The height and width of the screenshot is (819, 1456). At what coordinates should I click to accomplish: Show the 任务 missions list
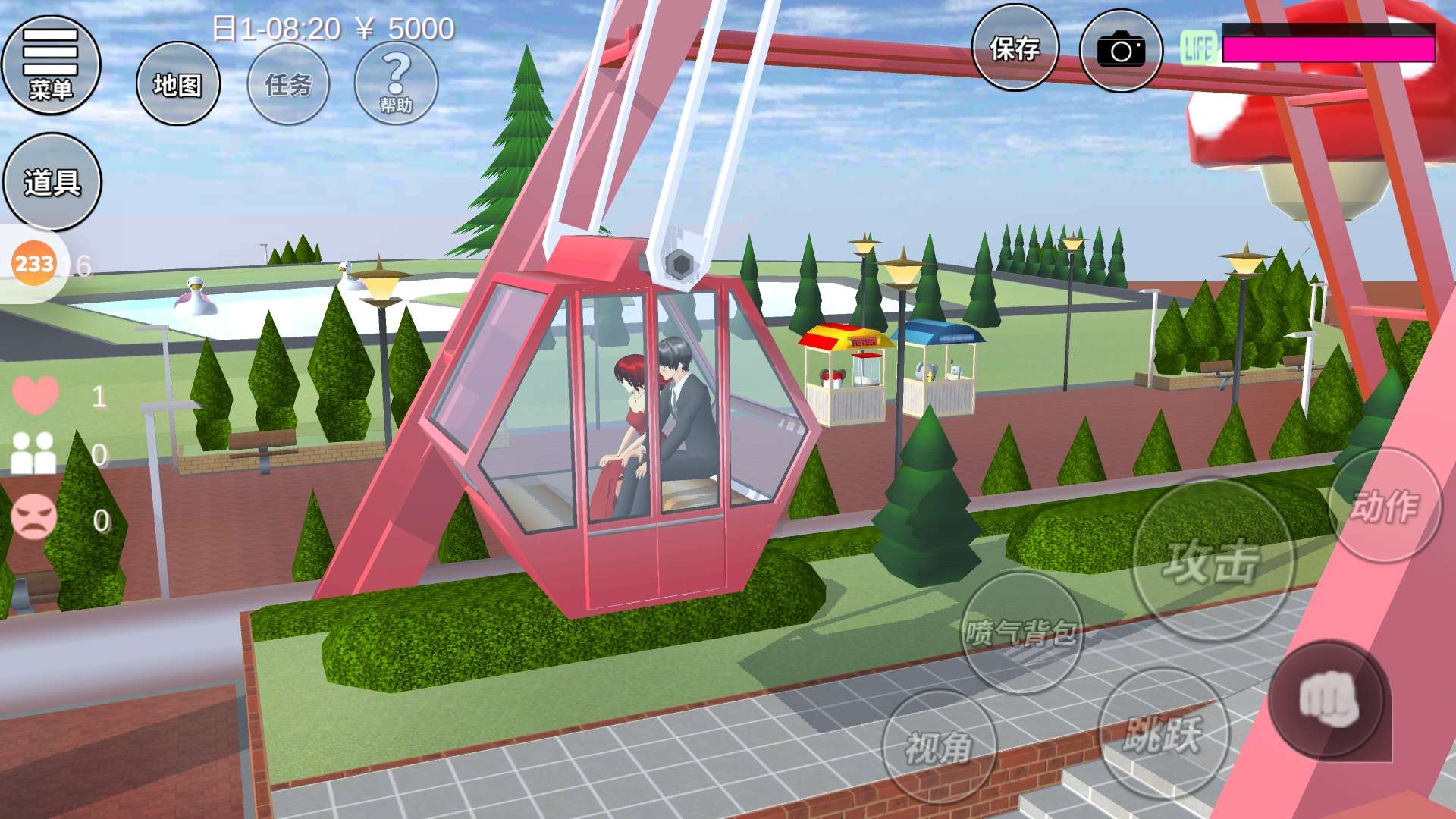pyautogui.click(x=289, y=84)
